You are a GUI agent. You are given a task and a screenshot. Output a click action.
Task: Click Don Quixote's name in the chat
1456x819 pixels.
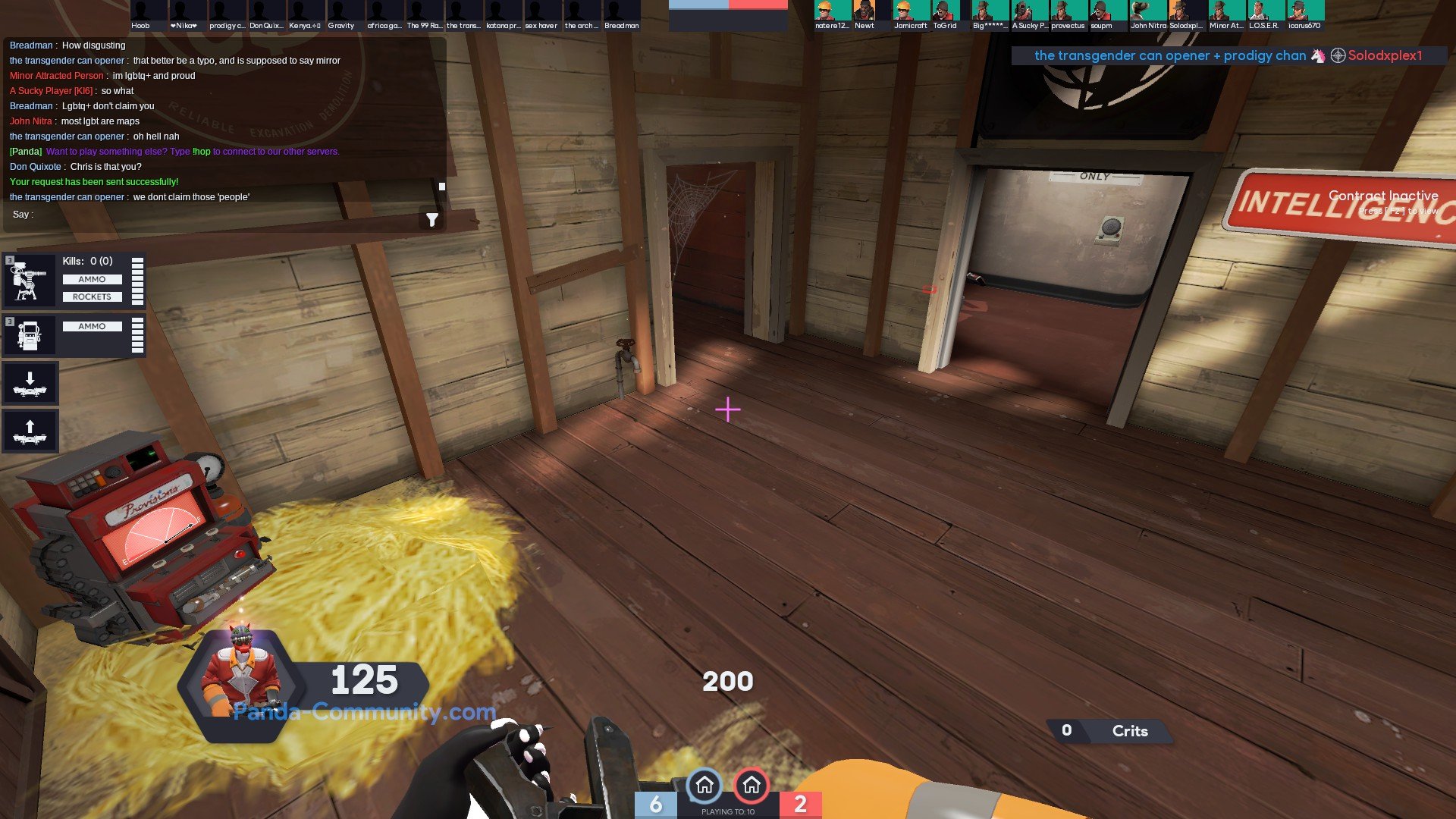coord(35,167)
